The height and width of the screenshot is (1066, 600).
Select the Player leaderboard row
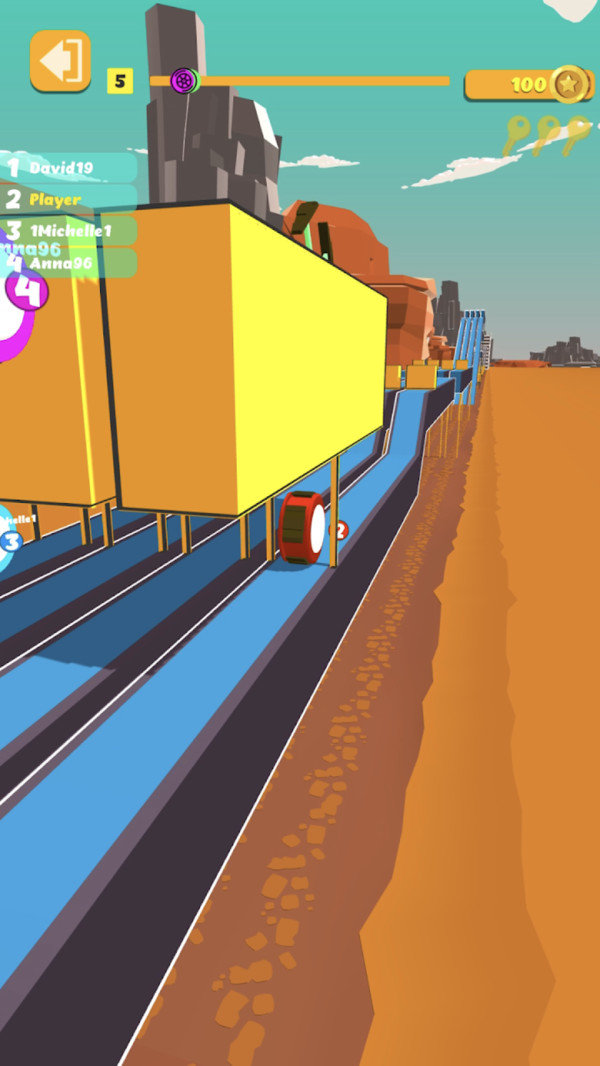click(66, 199)
